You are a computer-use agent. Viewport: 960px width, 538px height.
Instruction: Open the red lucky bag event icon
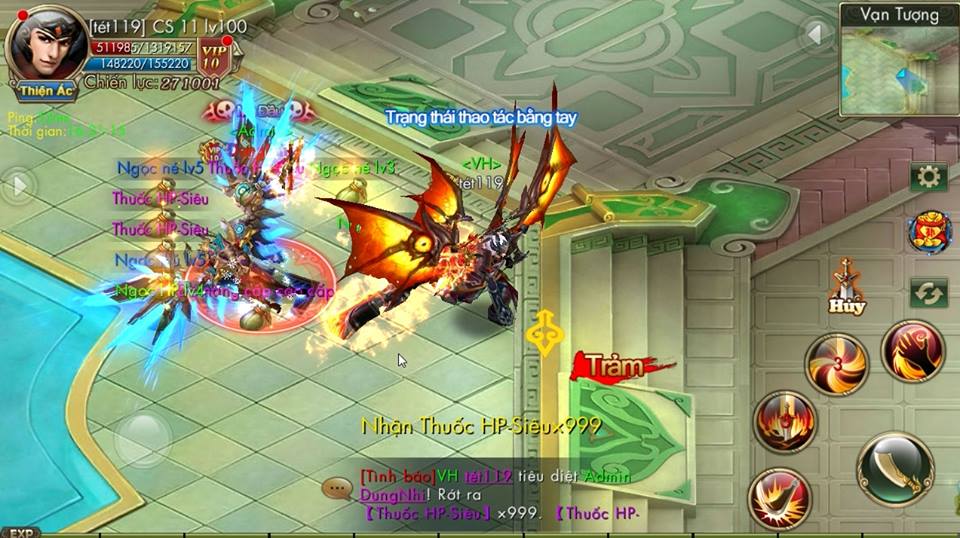point(929,233)
